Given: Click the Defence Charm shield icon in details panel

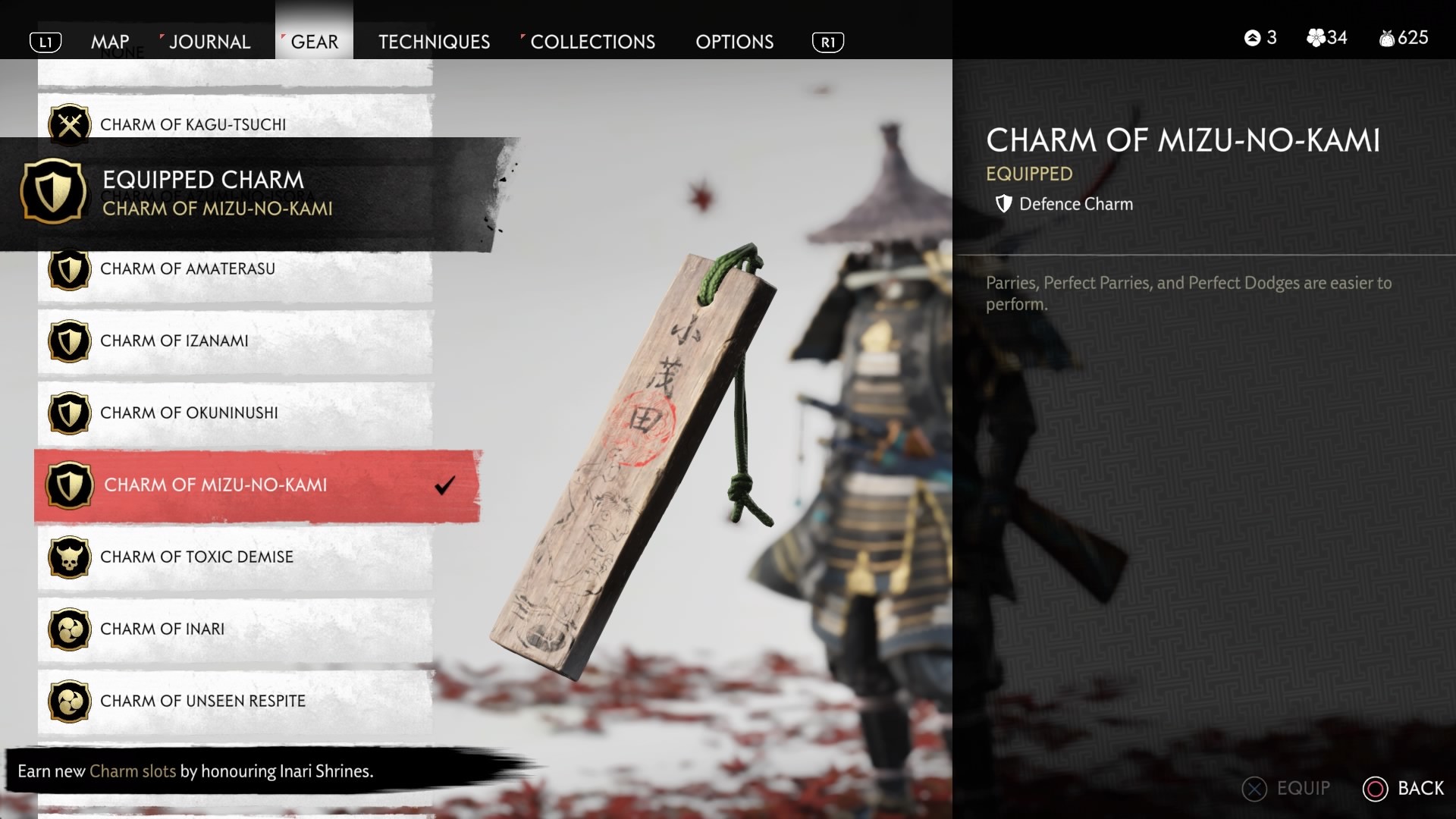Looking at the screenshot, I should click(1003, 203).
